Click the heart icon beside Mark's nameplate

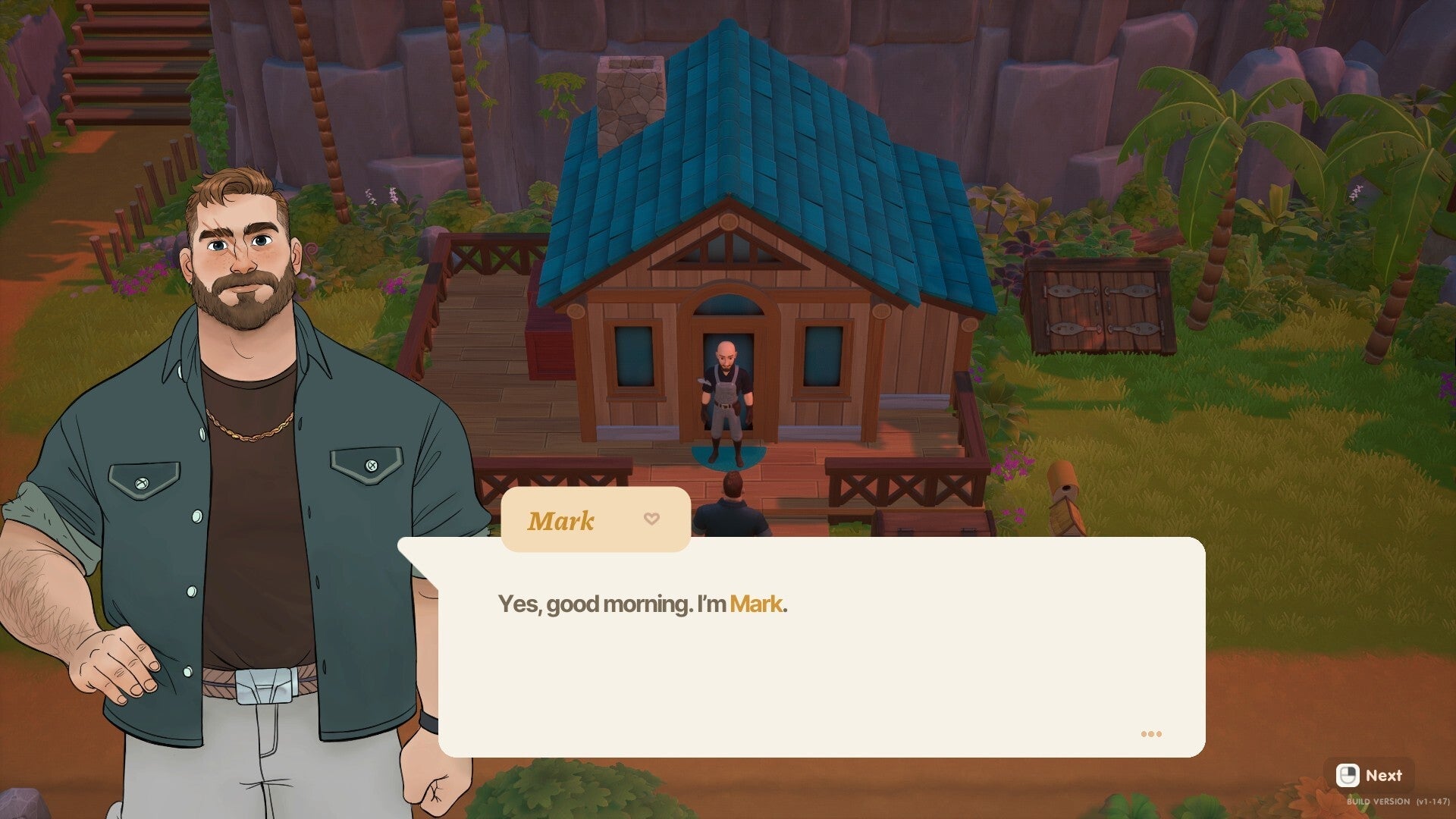point(651,519)
